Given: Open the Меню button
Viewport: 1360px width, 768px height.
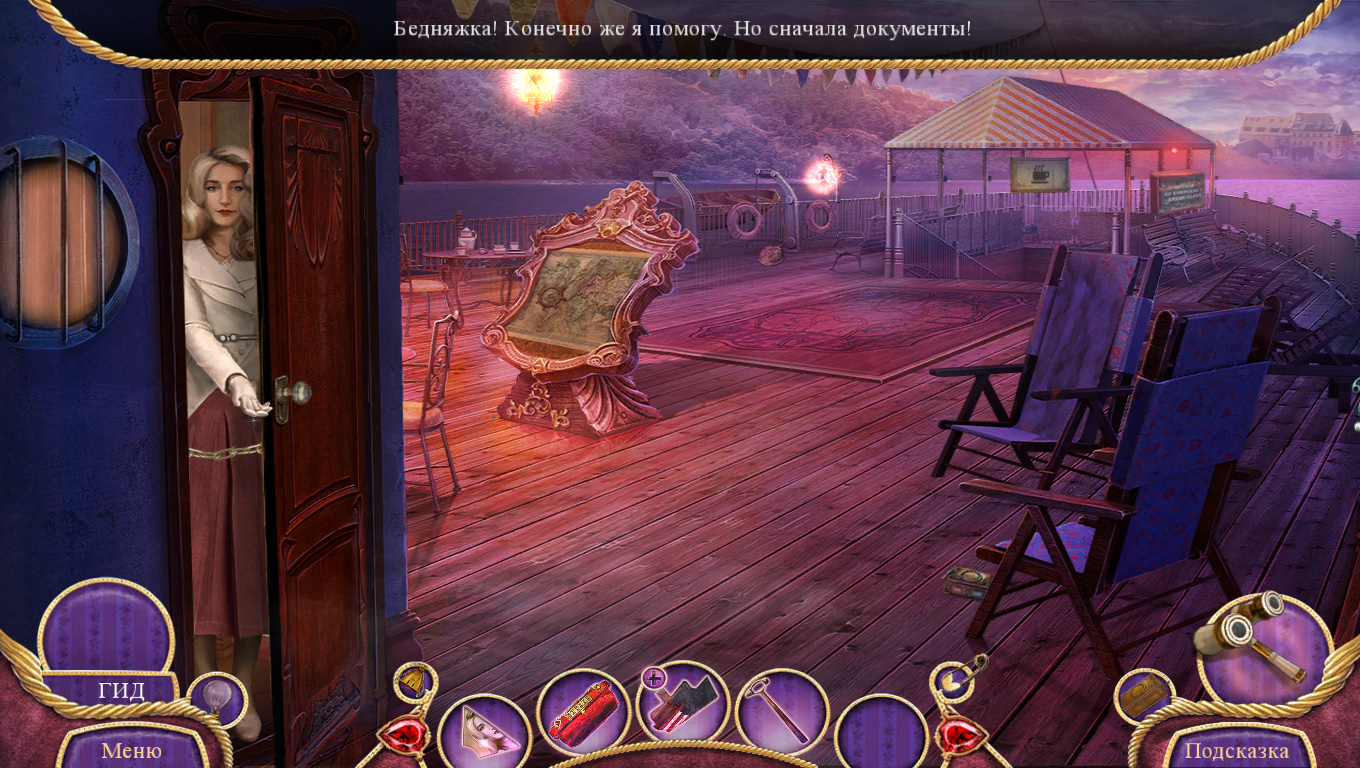Looking at the screenshot, I should 131,750.
